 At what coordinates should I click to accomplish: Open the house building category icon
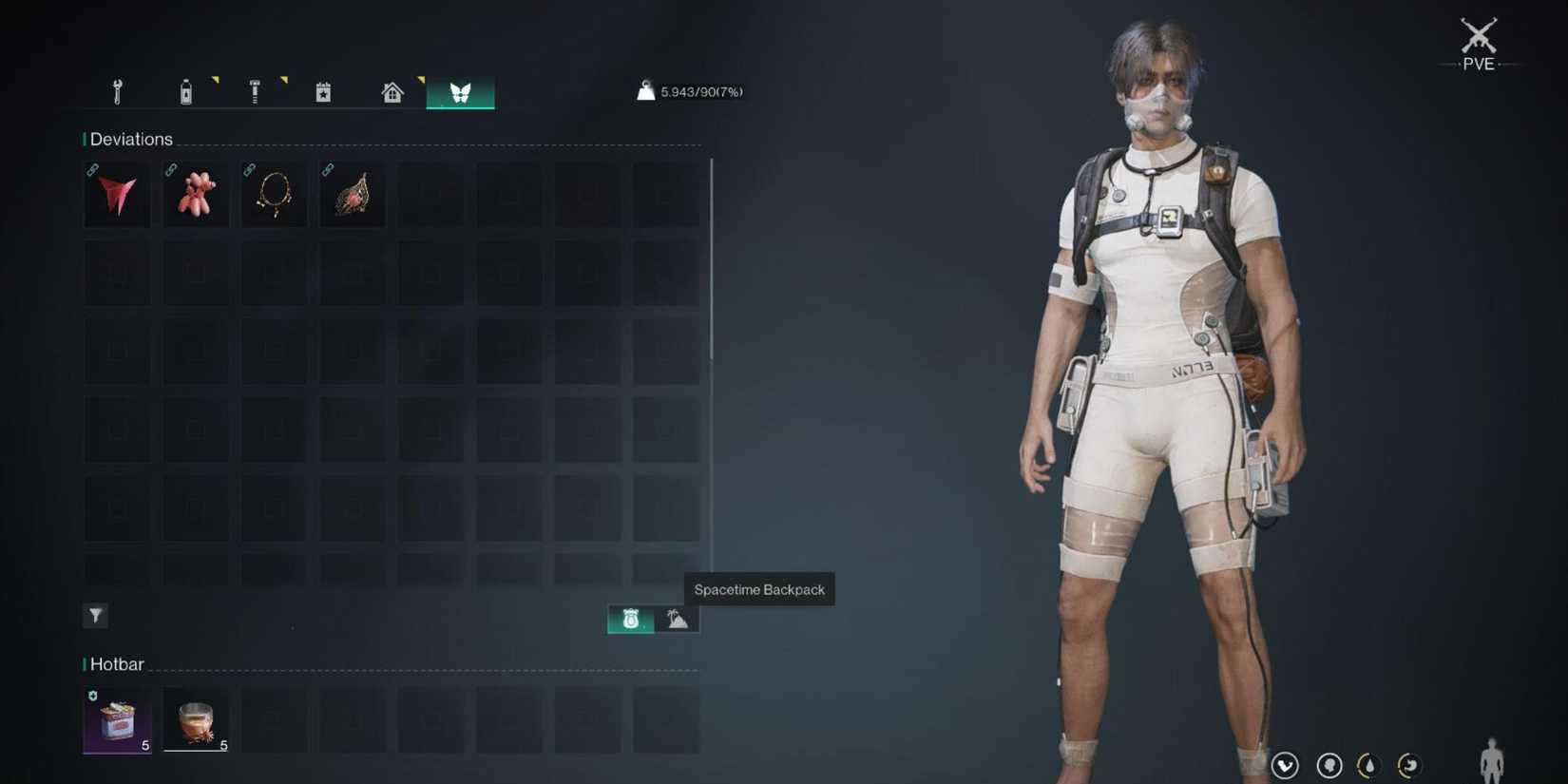click(x=391, y=91)
